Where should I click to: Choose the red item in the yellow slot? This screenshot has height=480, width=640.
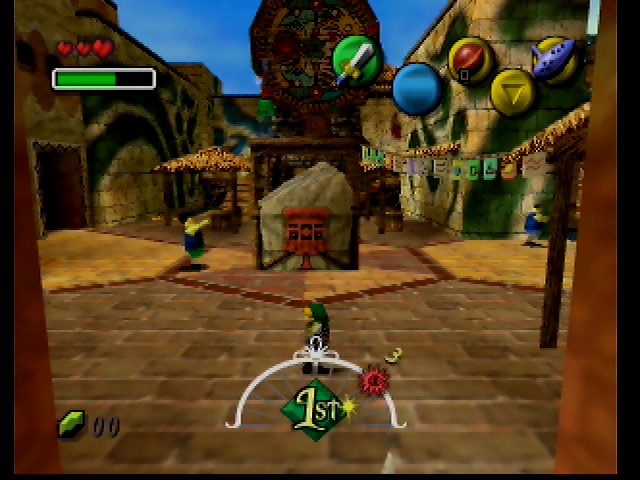(468, 59)
